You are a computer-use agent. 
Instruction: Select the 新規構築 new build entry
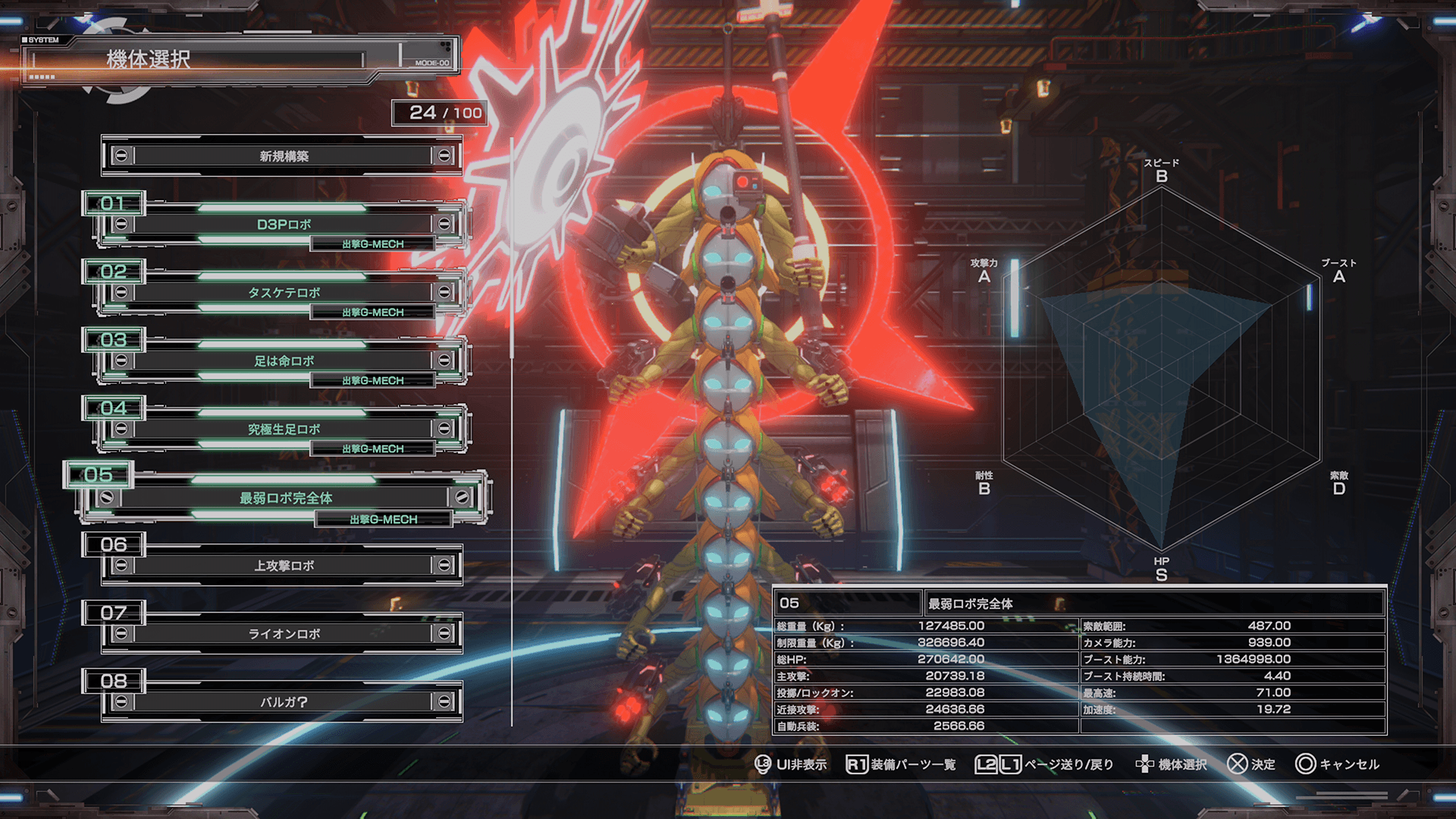[x=283, y=156]
